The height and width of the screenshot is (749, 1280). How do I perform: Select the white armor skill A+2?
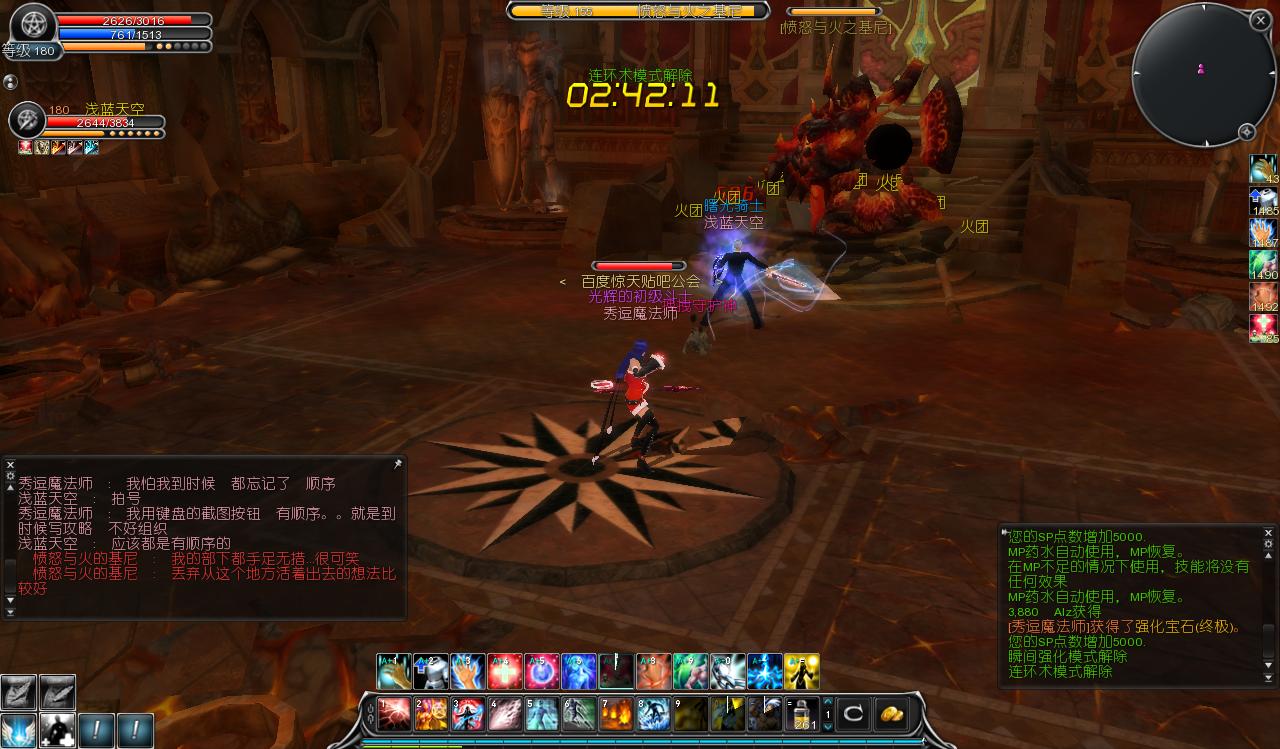(x=432, y=672)
